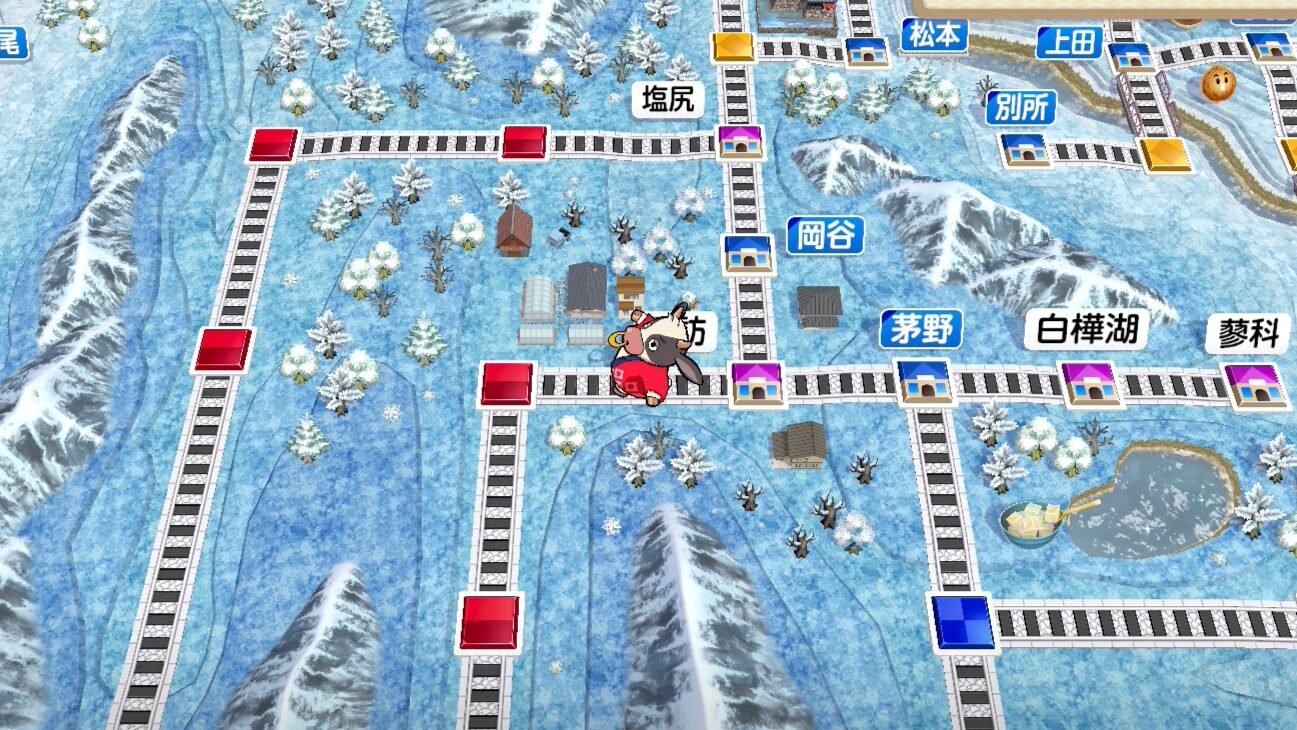Select the dark blue checkered board square

pos(963,622)
